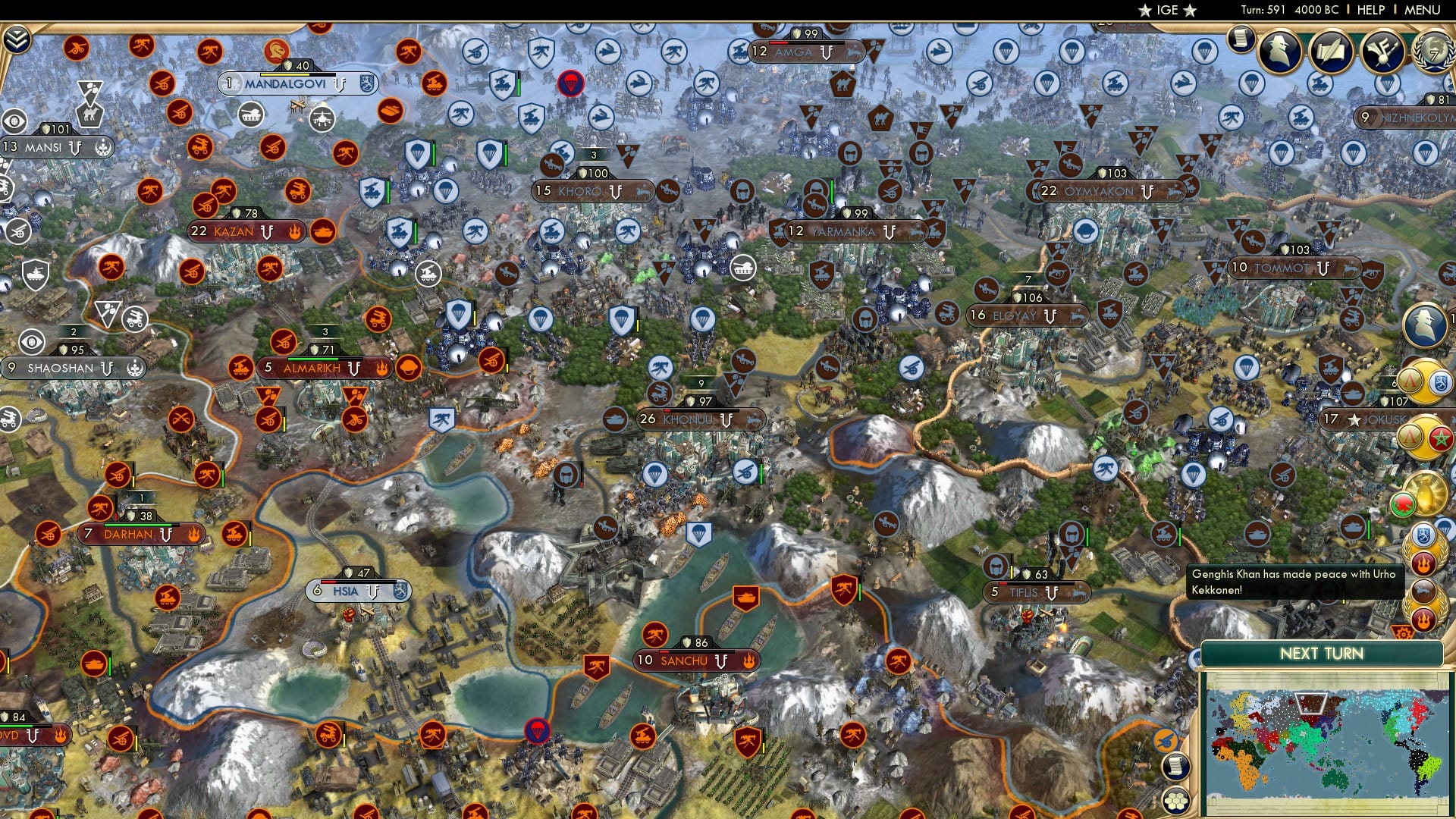The width and height of the screenshot is (1456, 819).
Task: Toggle the eye icon beside the Mansi banner
Action: pyautogui.click(x=13, y=122)
